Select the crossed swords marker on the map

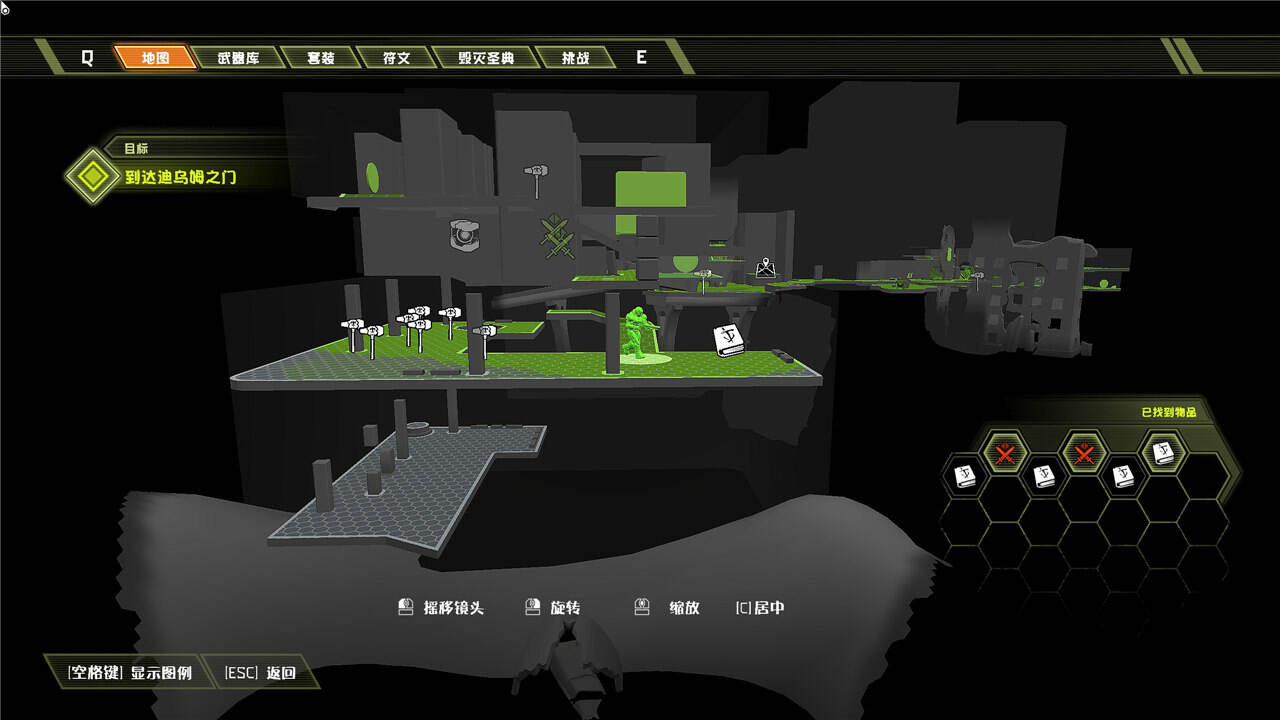[x=557, y=237]
